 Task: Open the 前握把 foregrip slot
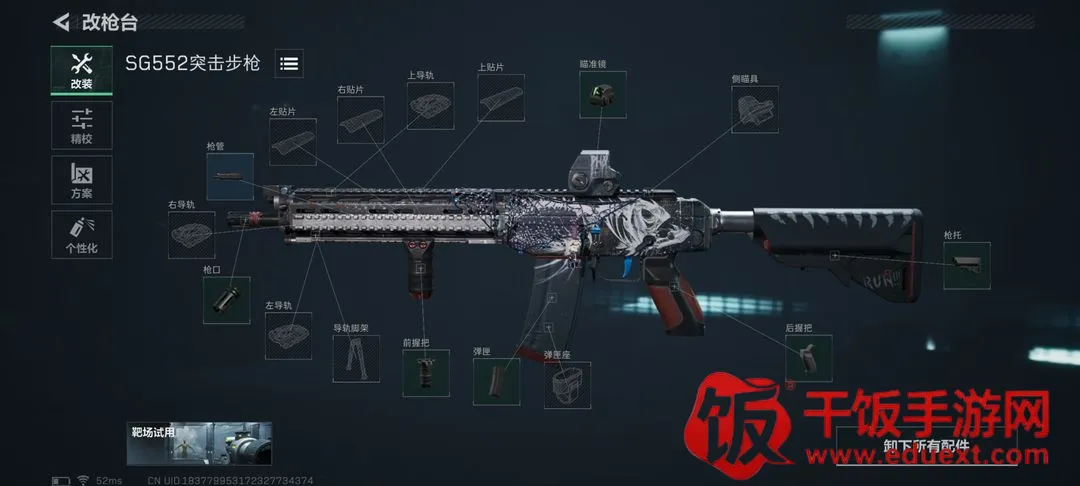[x=425, y=372]
